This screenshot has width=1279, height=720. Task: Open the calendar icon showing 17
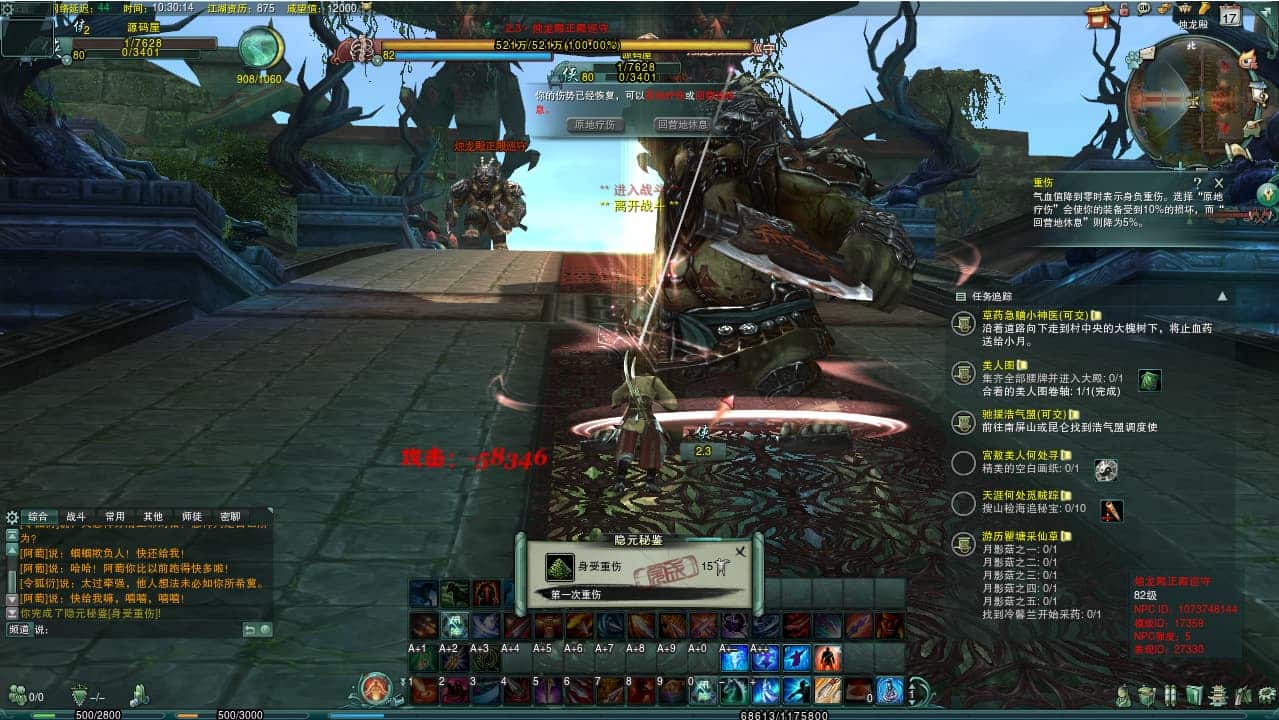[1229, 15]
